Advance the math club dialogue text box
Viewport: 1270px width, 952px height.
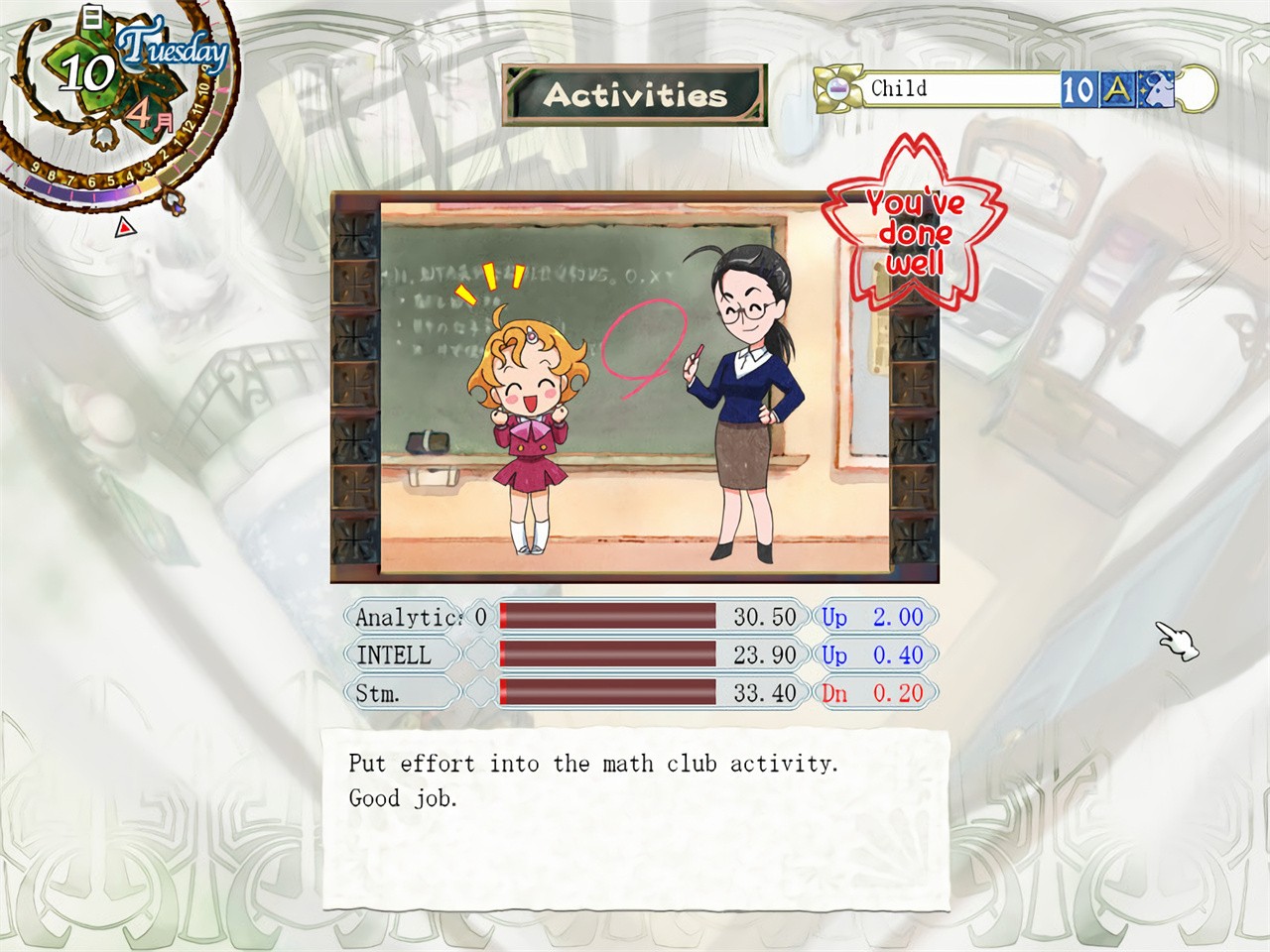(635, 818)
